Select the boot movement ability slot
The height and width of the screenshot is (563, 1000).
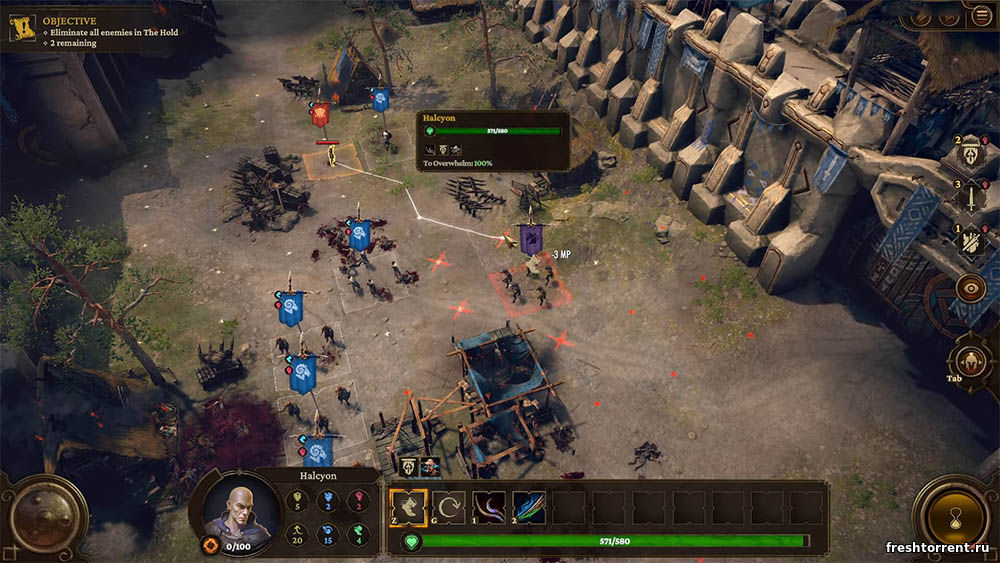pos(408,507)
